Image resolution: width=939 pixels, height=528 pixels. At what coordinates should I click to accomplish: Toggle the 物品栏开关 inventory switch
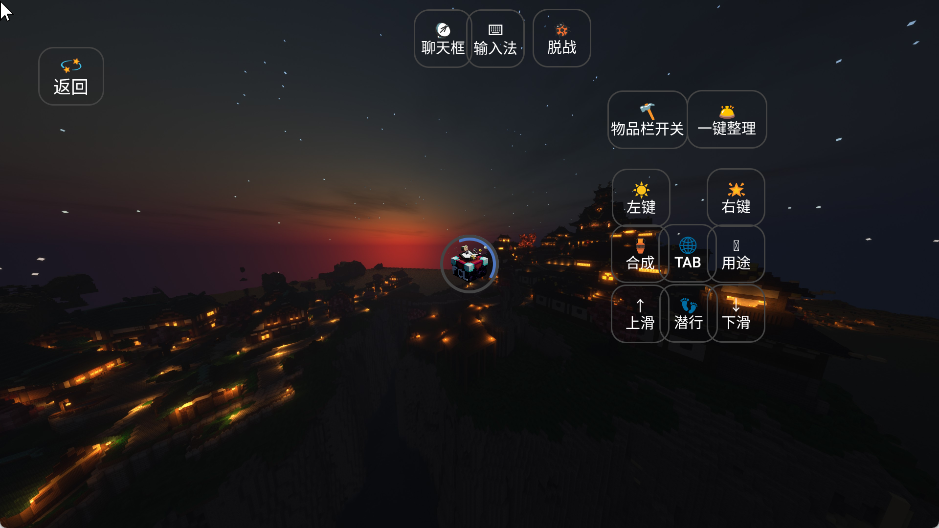[x=647, y=120]
